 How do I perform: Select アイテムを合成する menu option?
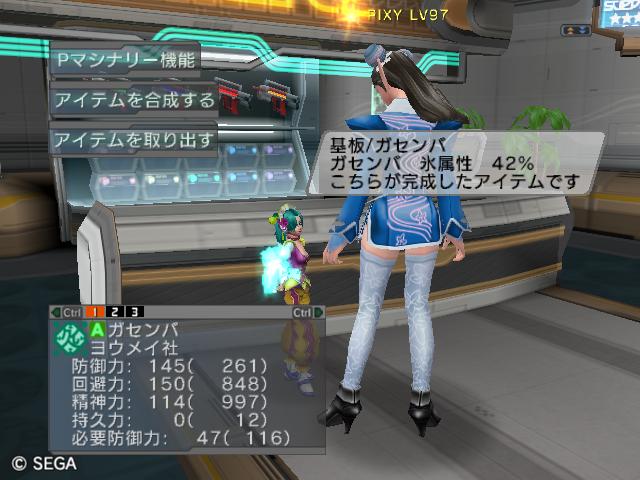click(x=133, y=100)
